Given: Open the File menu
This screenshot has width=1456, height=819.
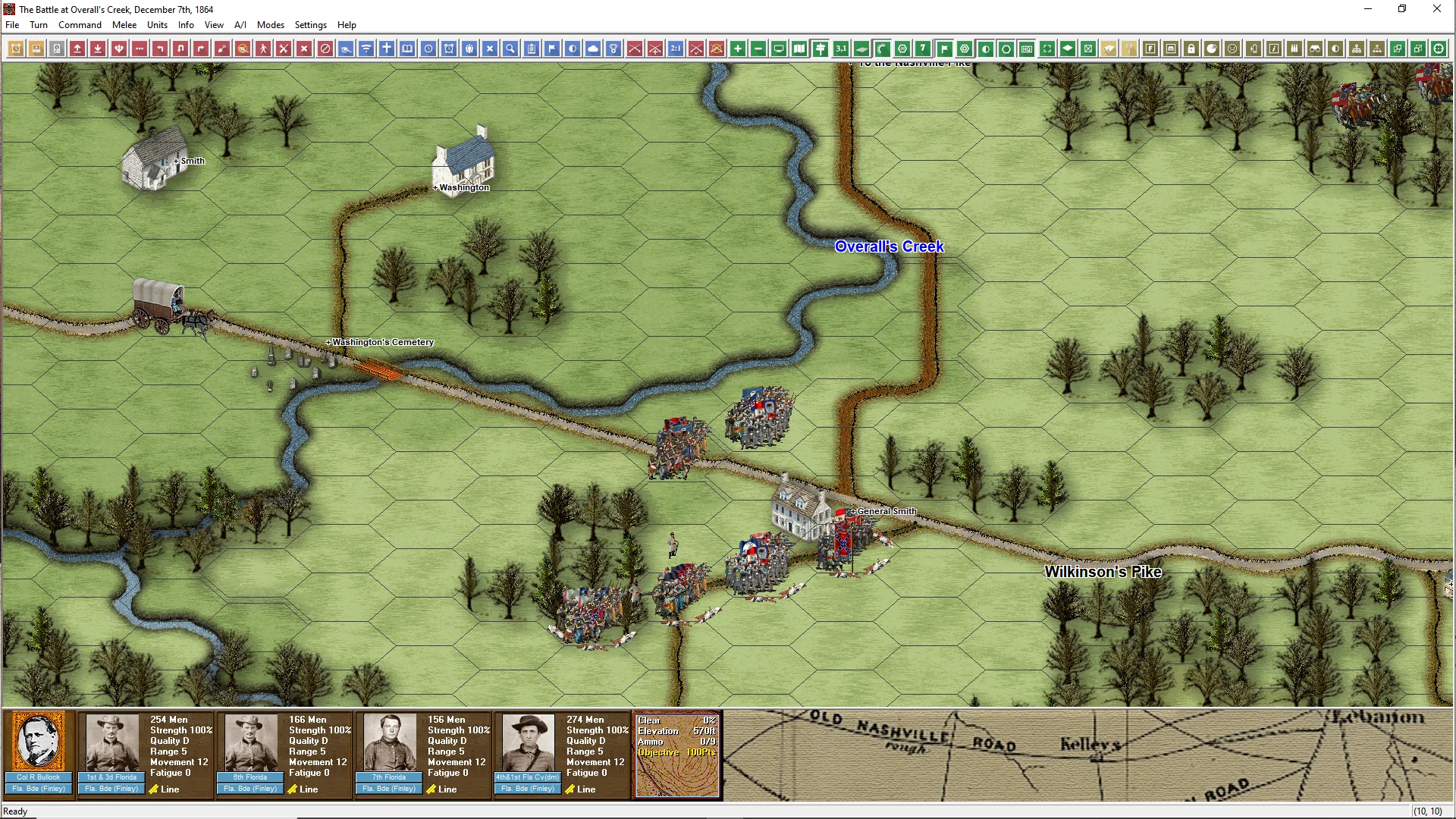Looking at the screenshot, I should pyautogui.click(x=12, y=25).
